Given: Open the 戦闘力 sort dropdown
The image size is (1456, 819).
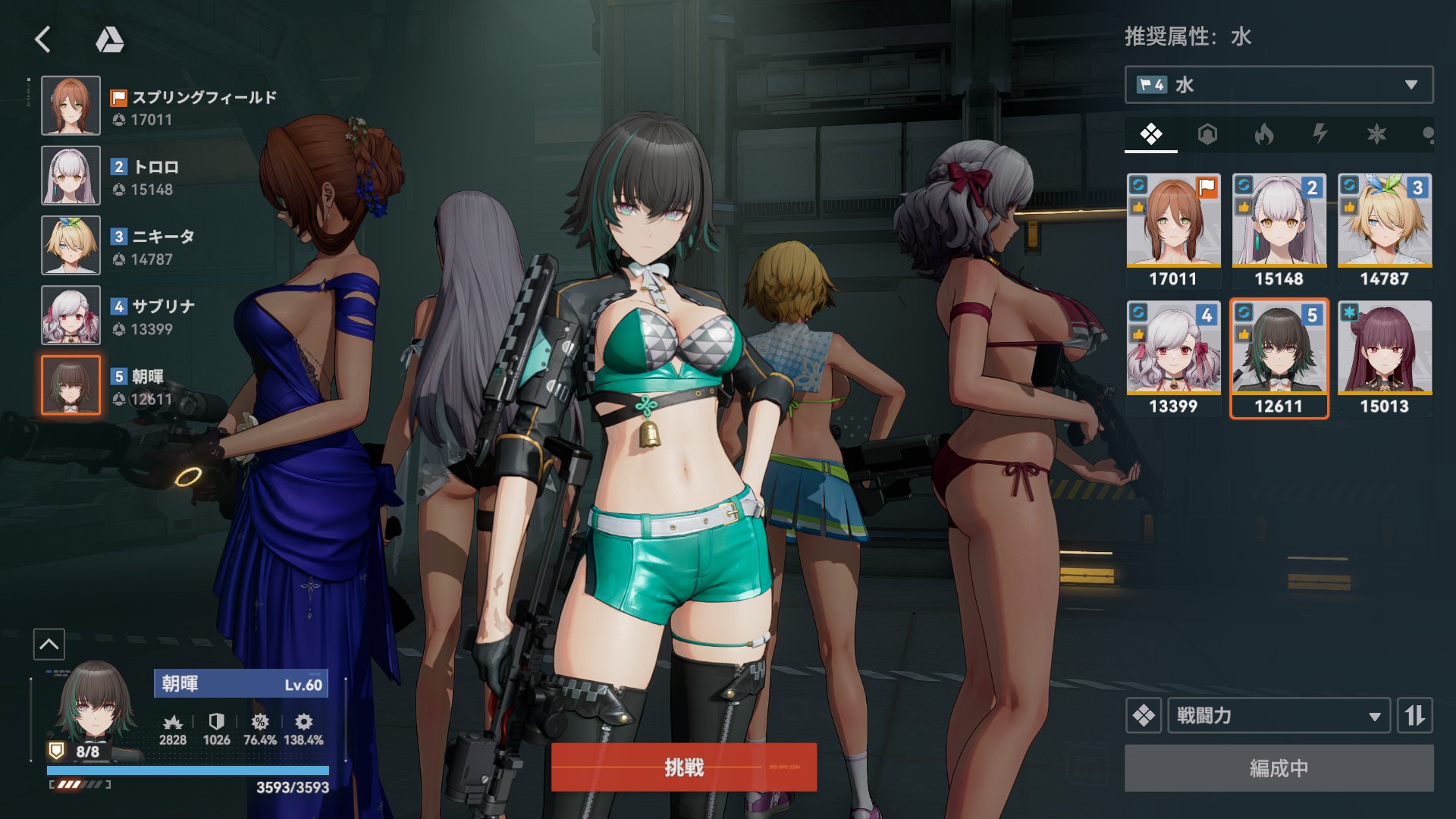Looking at the screenshot, I should point(1279,715).
